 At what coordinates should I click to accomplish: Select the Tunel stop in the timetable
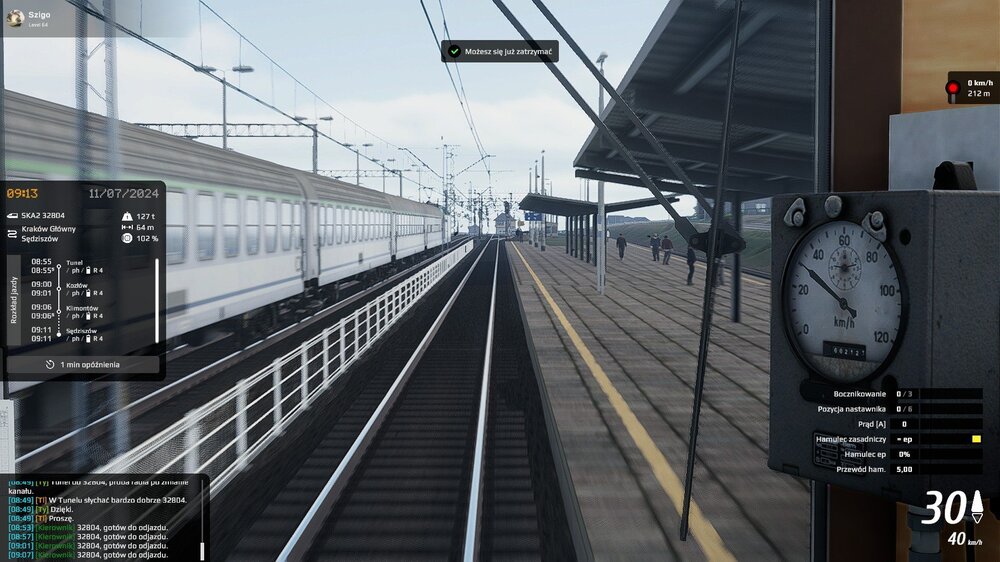[x=75, y=263]
